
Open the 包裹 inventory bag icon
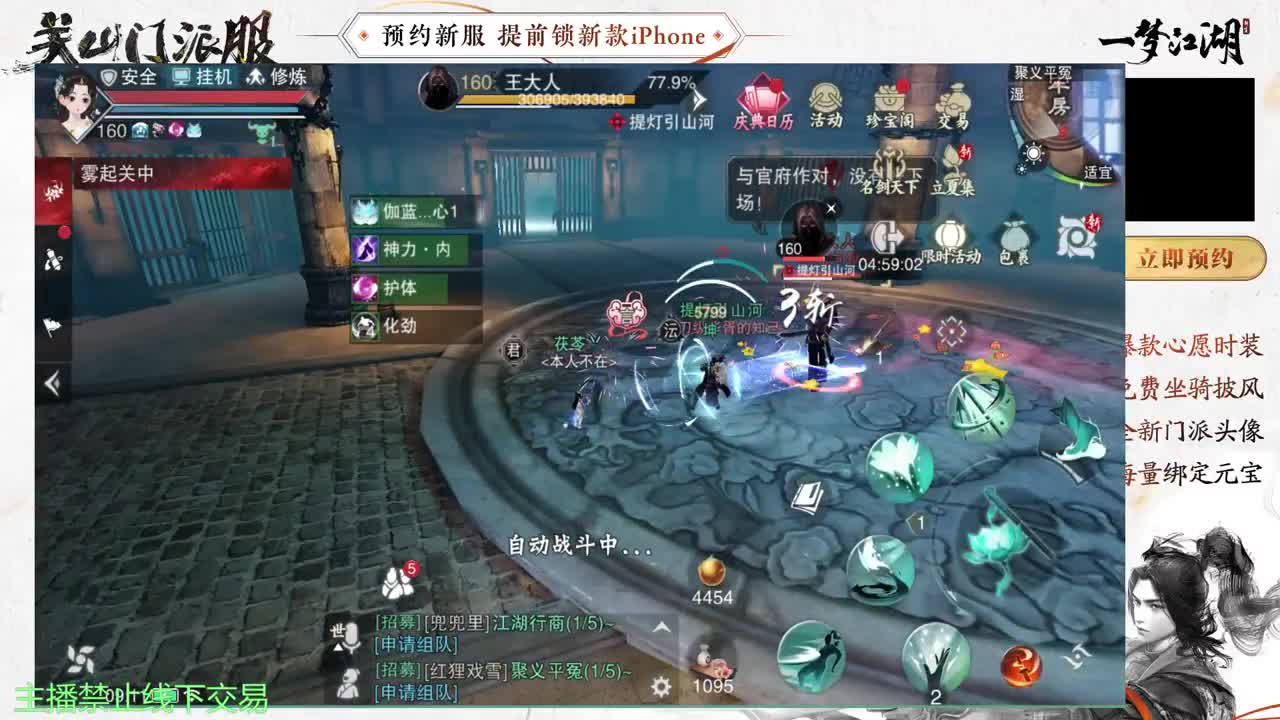click(1014, 236)
